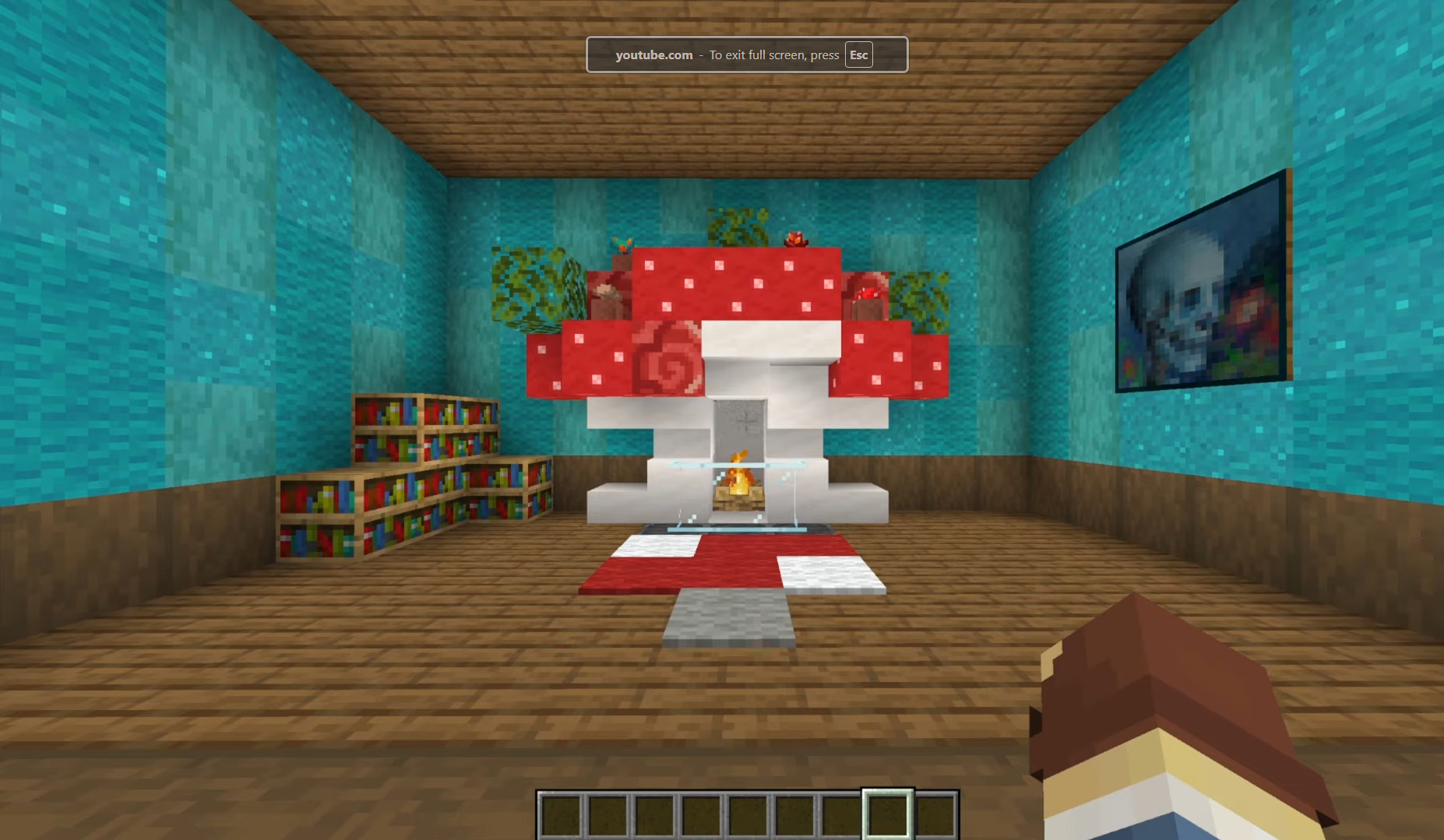This screenshot has height=840, width=1444.
Task: Select the second hotbar slot
Action: pyautogui.click(x=608, y=814)
